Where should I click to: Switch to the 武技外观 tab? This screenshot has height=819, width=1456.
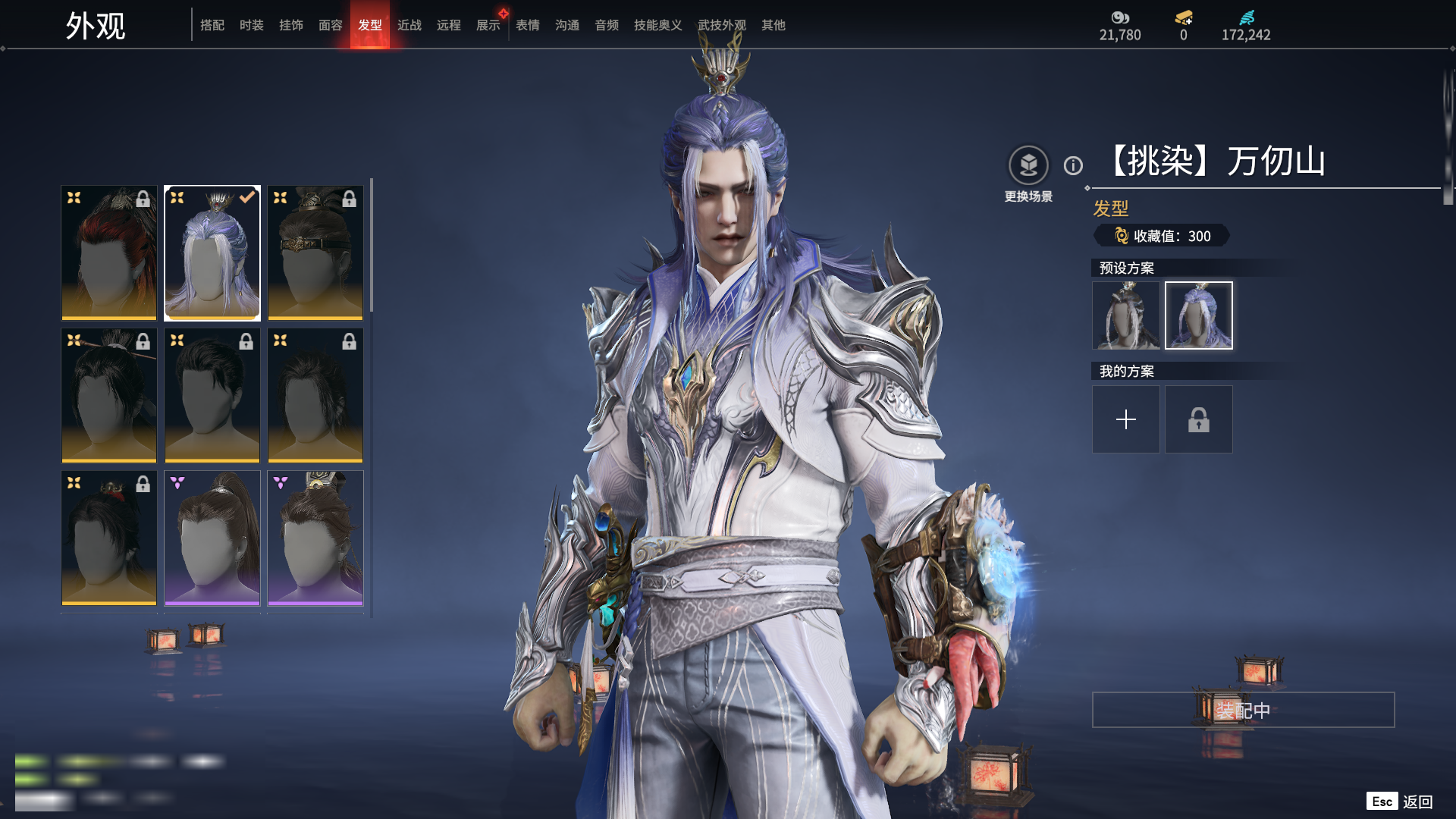point(721,25)
